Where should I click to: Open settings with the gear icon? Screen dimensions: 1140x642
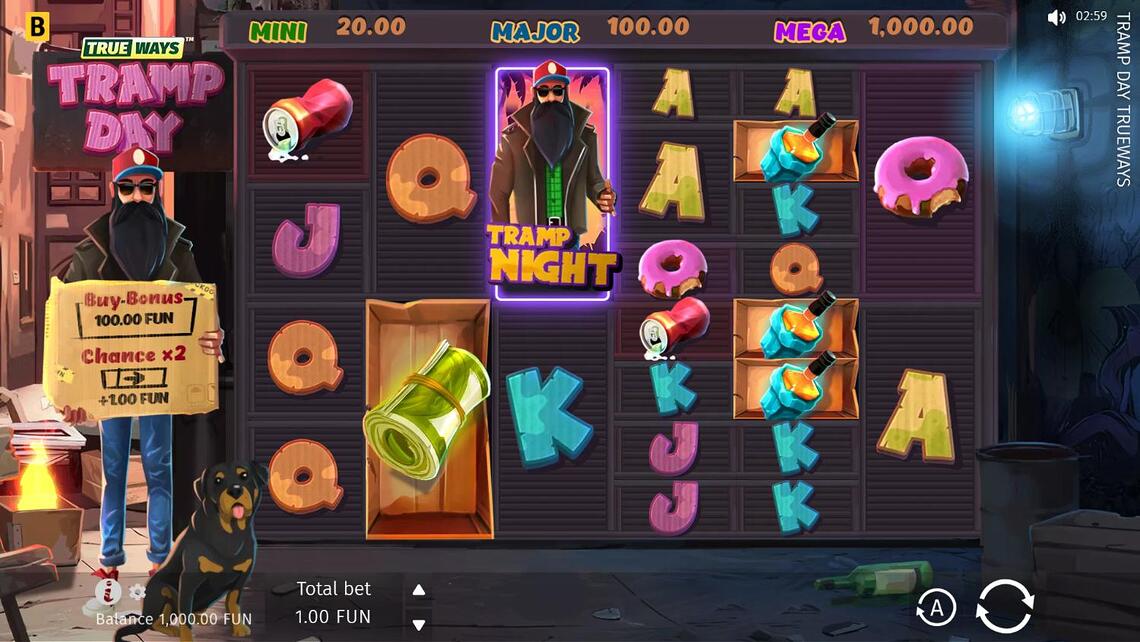pyautogui.click(x=137, y=592)
